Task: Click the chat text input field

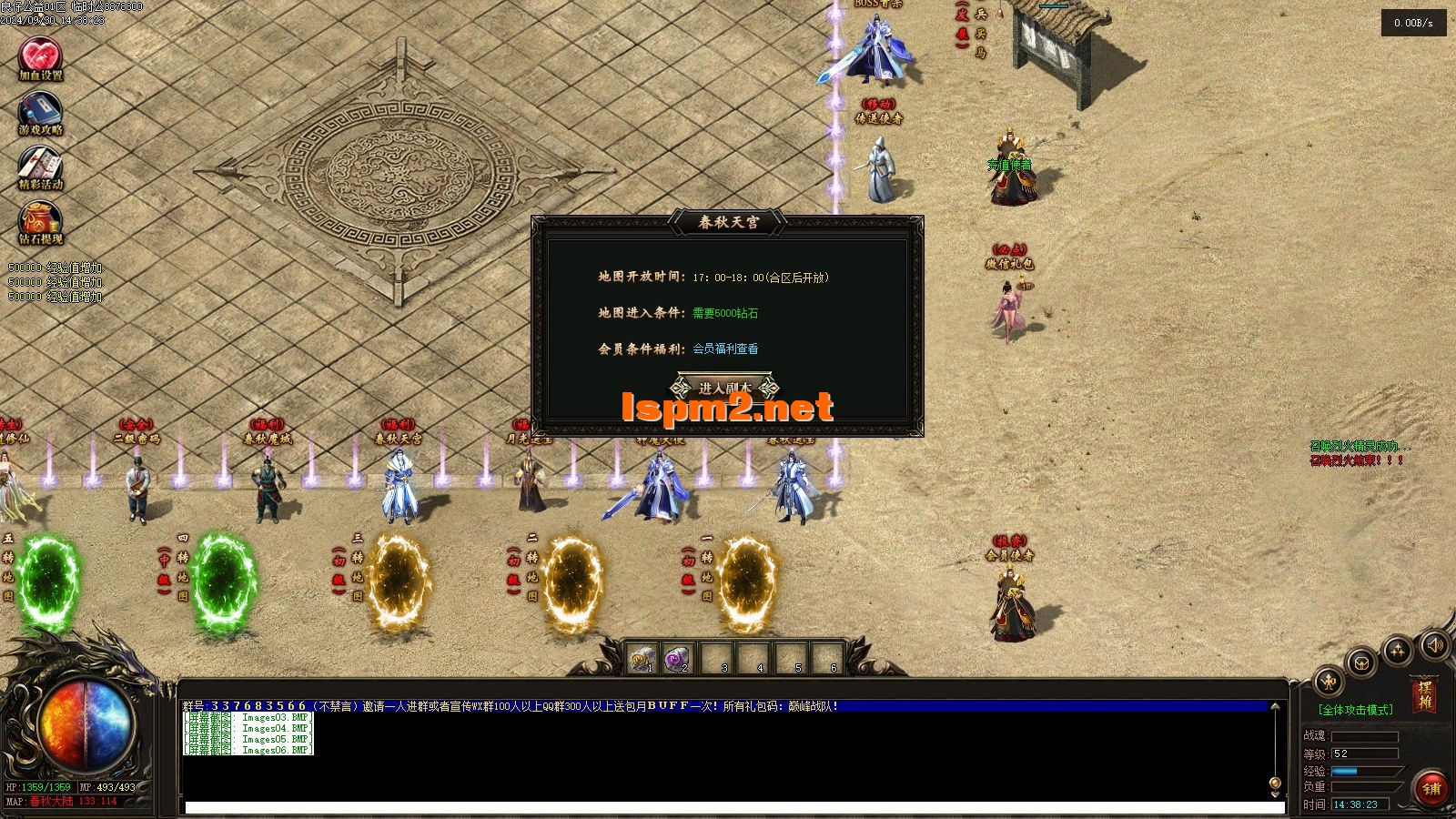Action: (x=728, y=807)
